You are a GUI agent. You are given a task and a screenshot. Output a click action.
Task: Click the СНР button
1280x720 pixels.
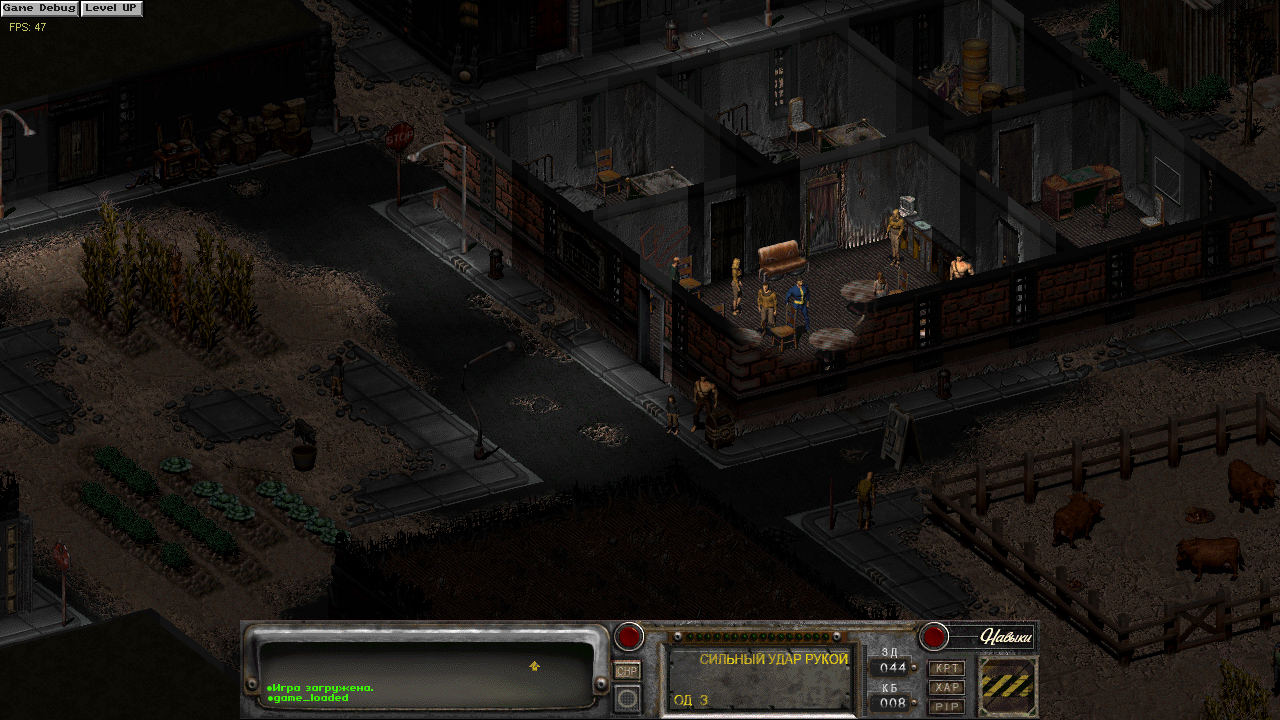pyautogui.click(x=627, y=671)
